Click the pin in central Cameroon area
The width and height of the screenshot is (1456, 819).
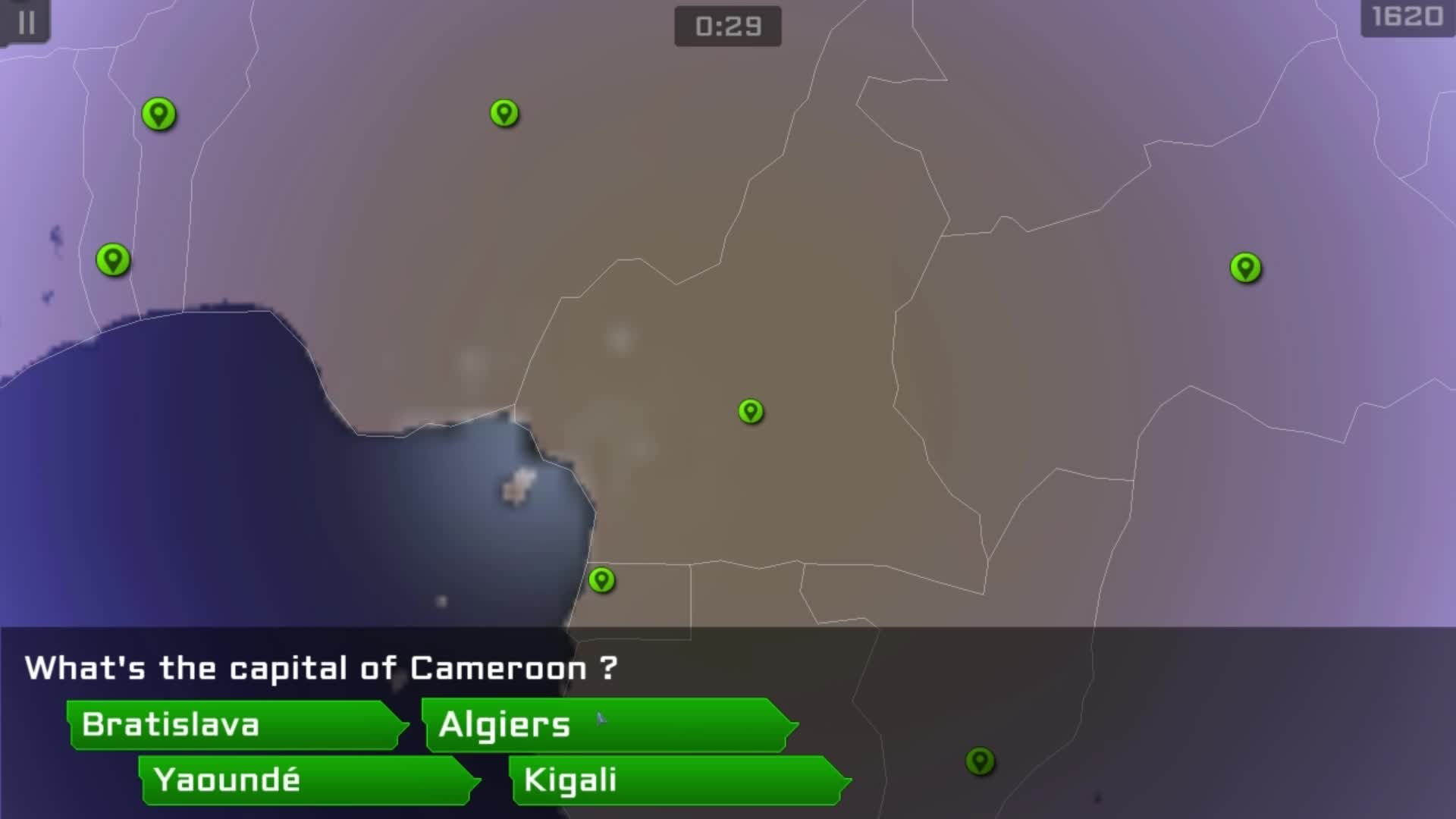(x=749, y=412)
